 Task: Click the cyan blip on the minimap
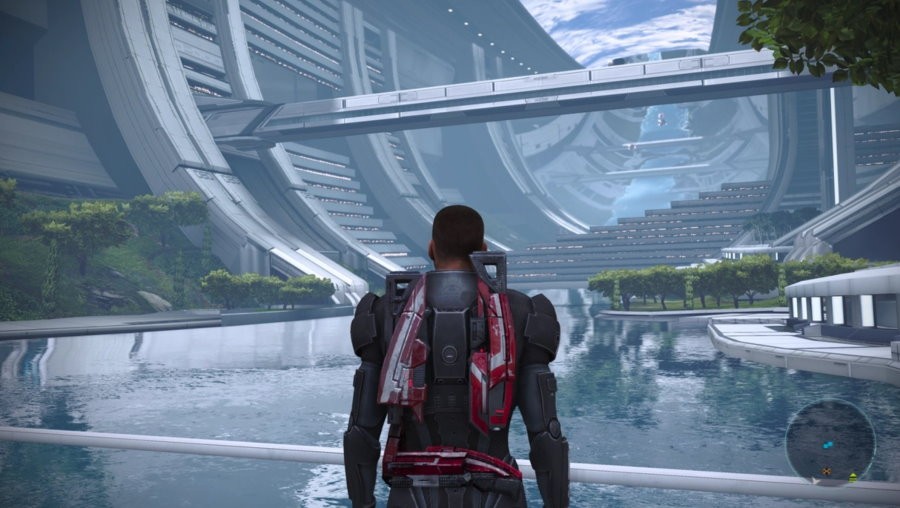point(827,443)
